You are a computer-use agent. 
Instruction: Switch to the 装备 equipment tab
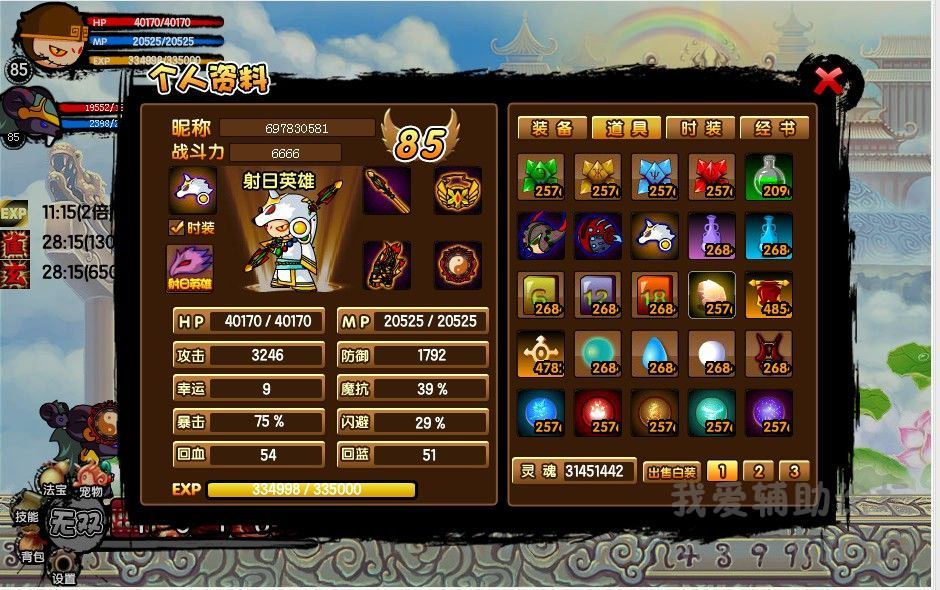click(552, 128)
